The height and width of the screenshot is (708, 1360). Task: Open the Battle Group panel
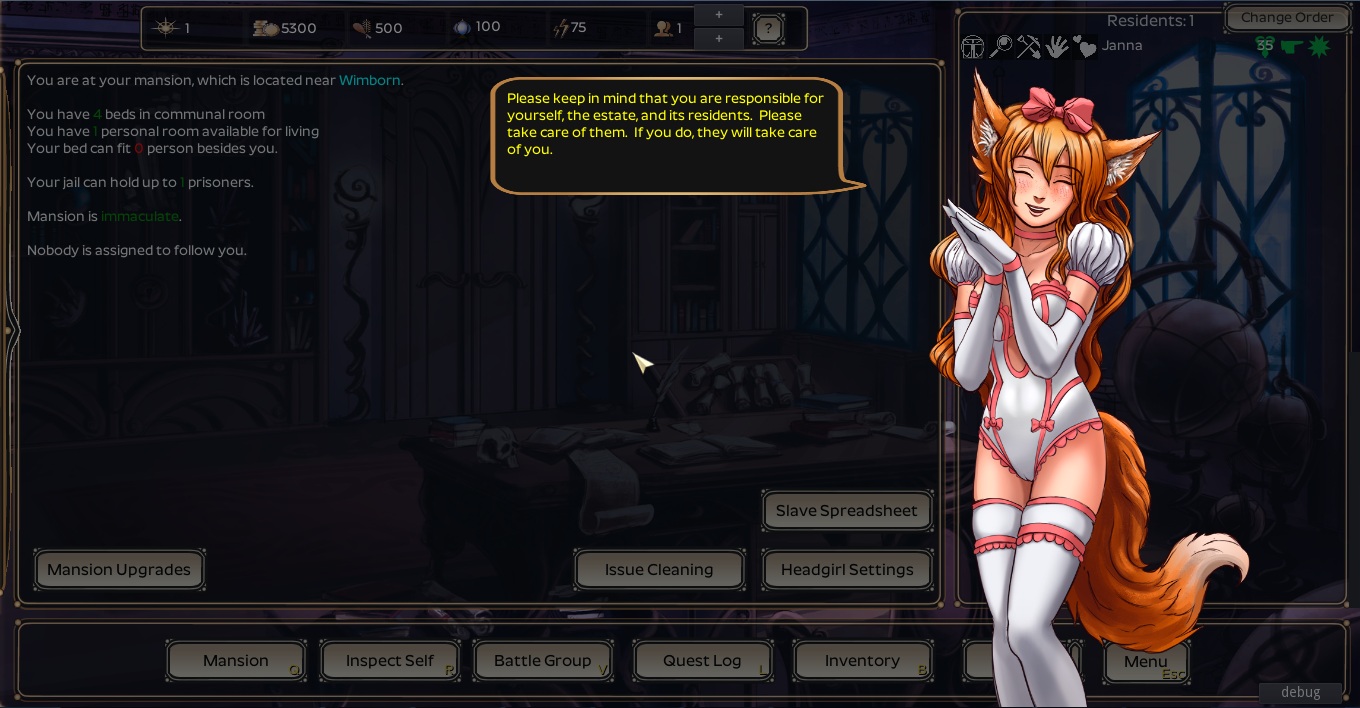[x=542, y=661]
